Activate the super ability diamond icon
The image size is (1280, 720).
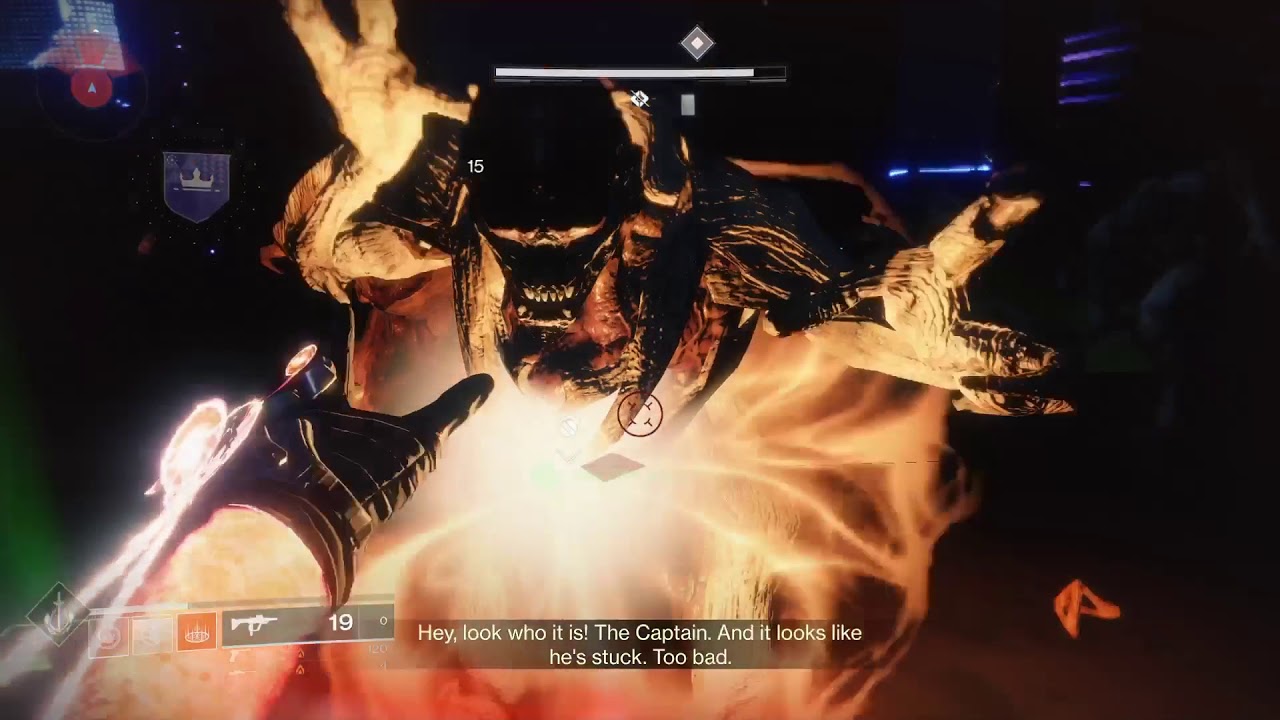coord(57,613)
